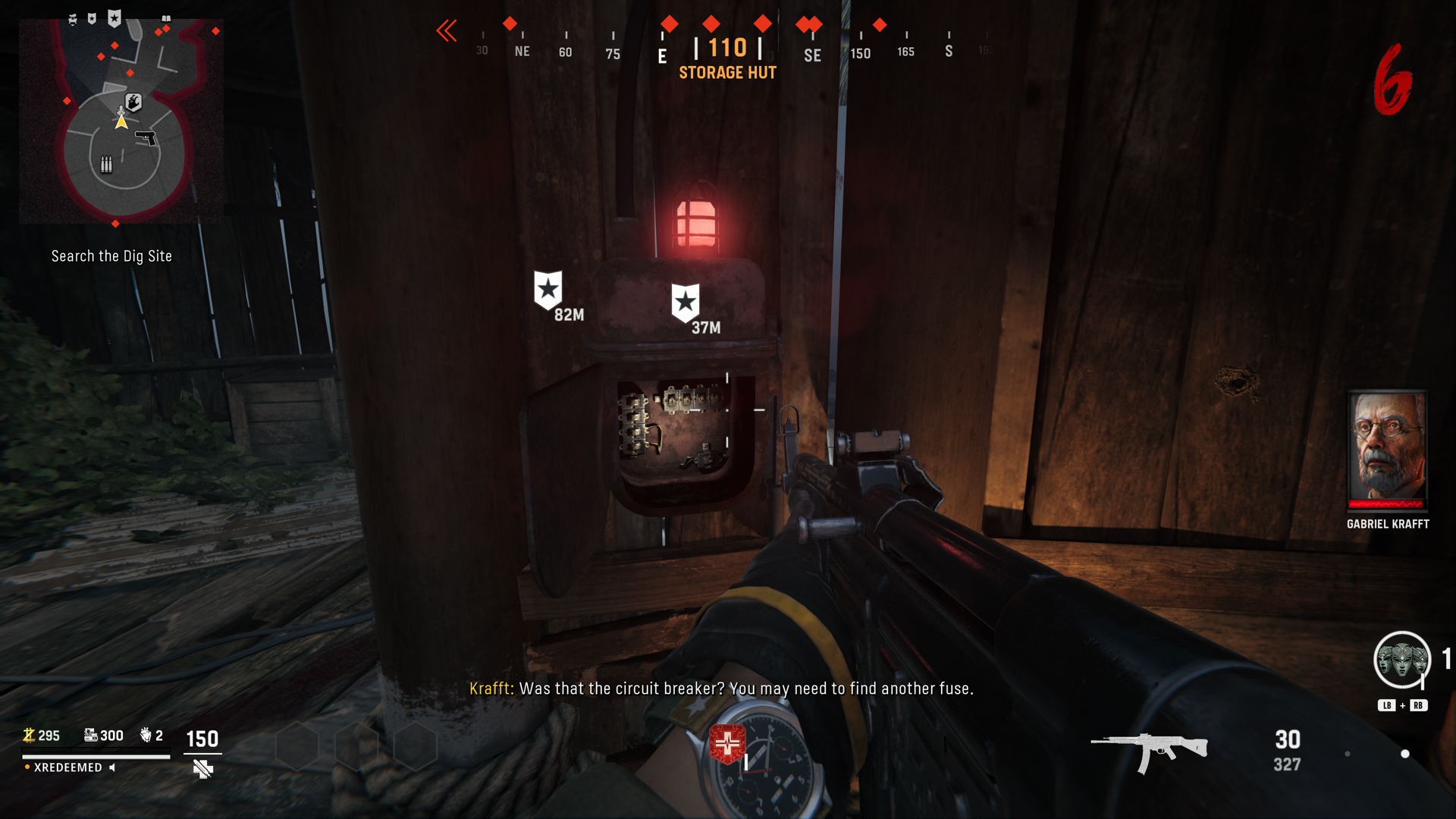This screenshot has width=1456, height=819.
Task: Select the grenade count icon
Action: coord(145,734)
